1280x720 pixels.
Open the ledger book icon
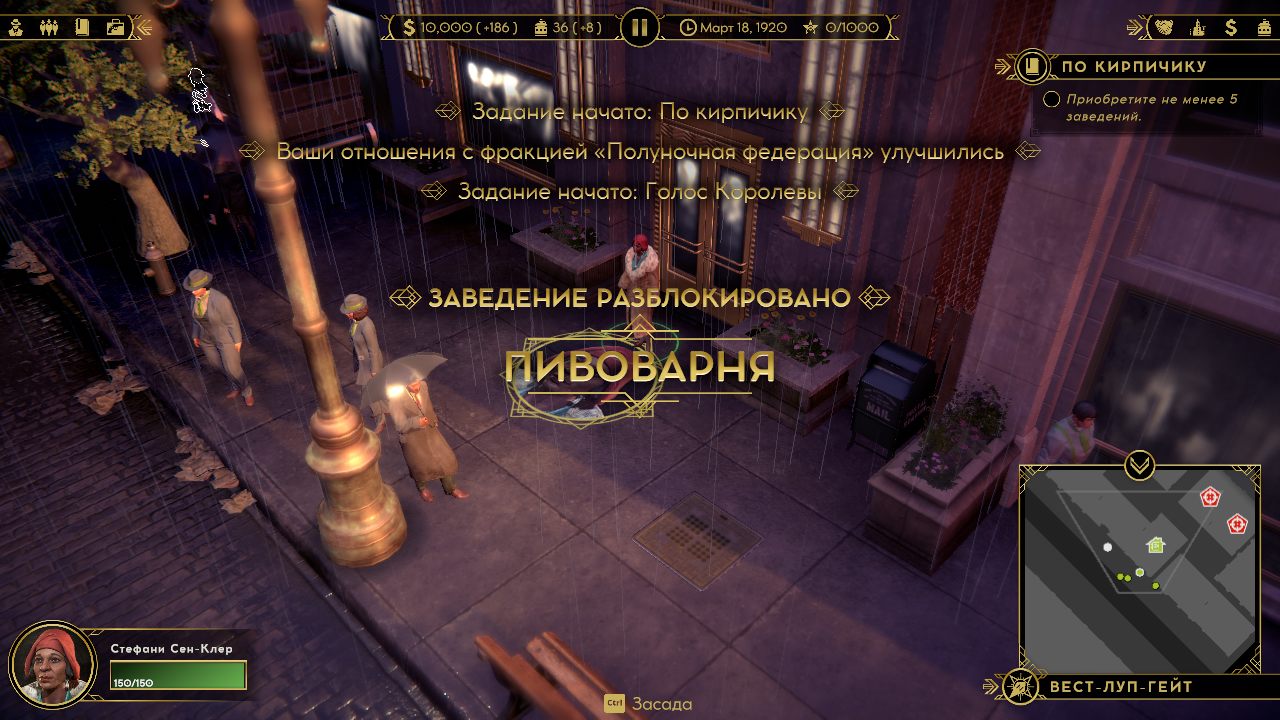83,27
